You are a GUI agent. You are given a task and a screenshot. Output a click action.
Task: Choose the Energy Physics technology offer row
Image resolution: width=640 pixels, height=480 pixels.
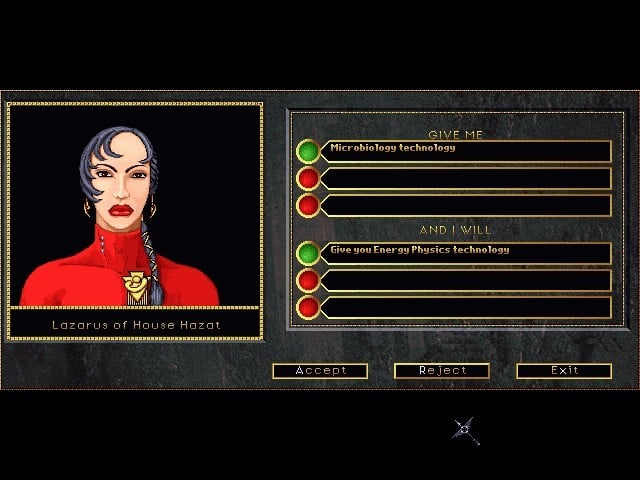pos(468,253)
